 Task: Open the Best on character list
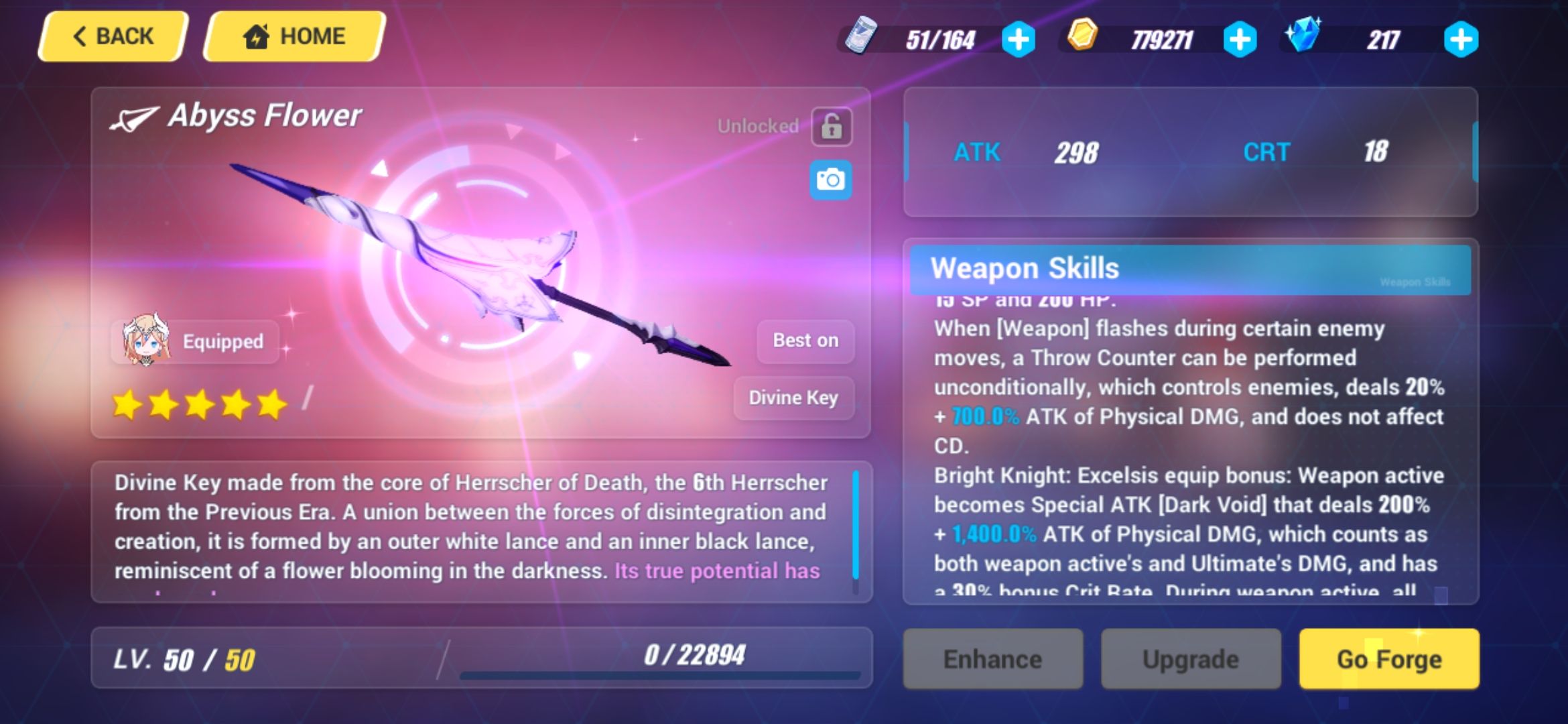804,341
